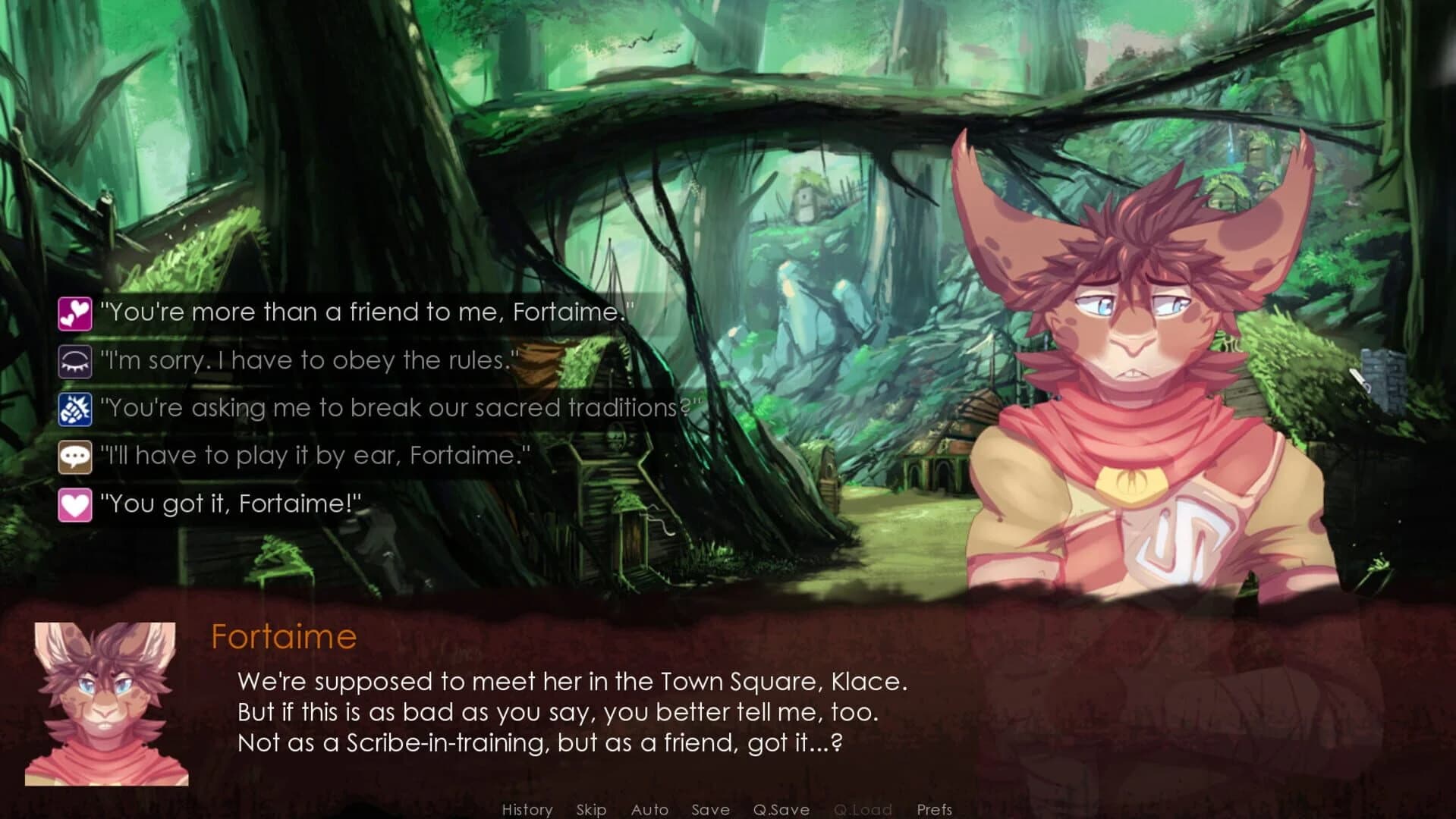Click the blue crystal icon by the sacred traditions line

(x=75, y=408)
